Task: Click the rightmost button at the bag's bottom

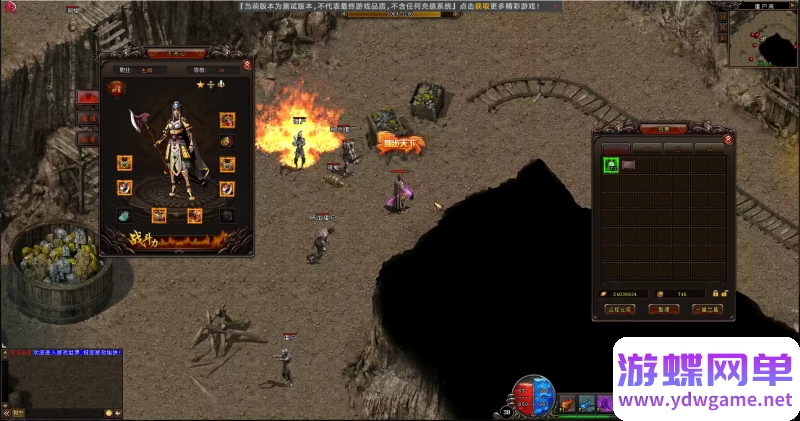Action: [706, 309]
